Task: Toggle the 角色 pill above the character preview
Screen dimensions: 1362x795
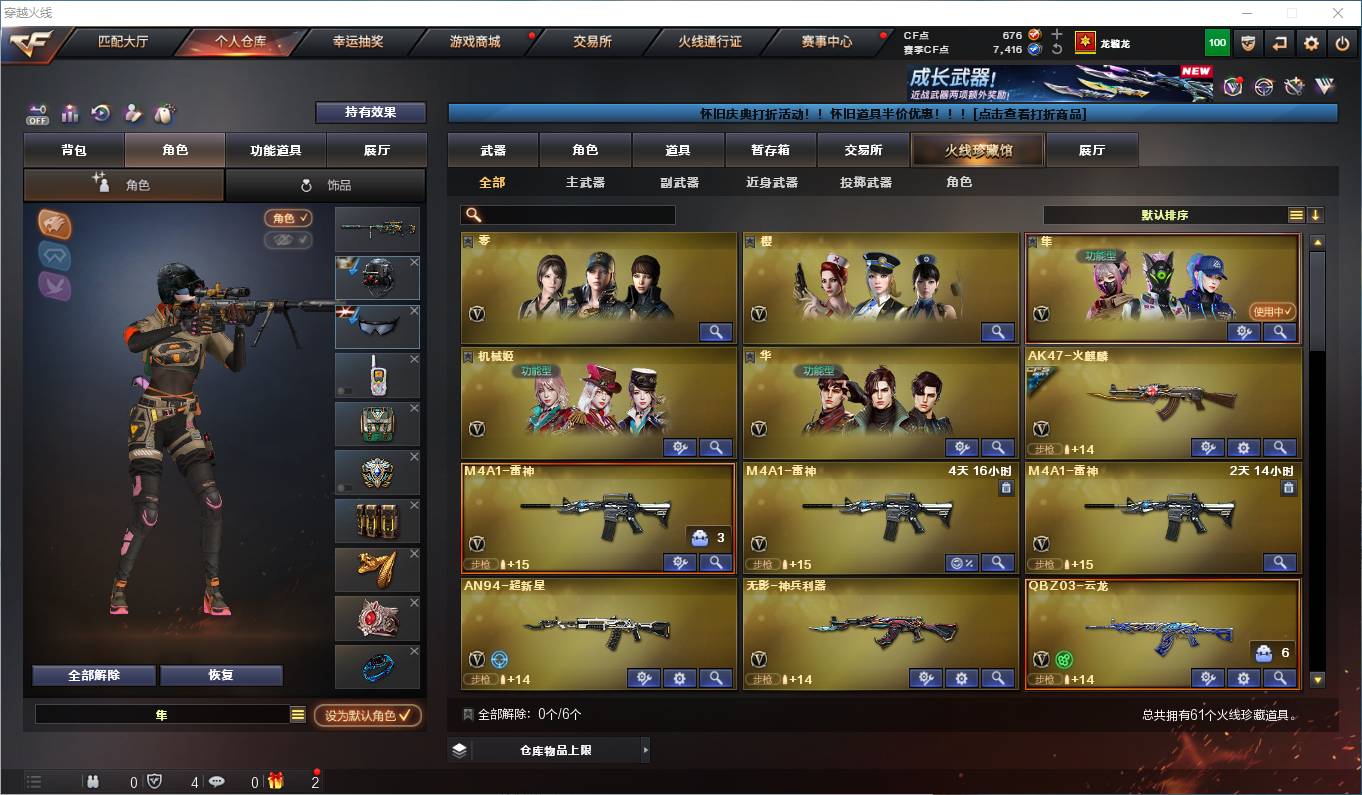Action: point(288,218)
